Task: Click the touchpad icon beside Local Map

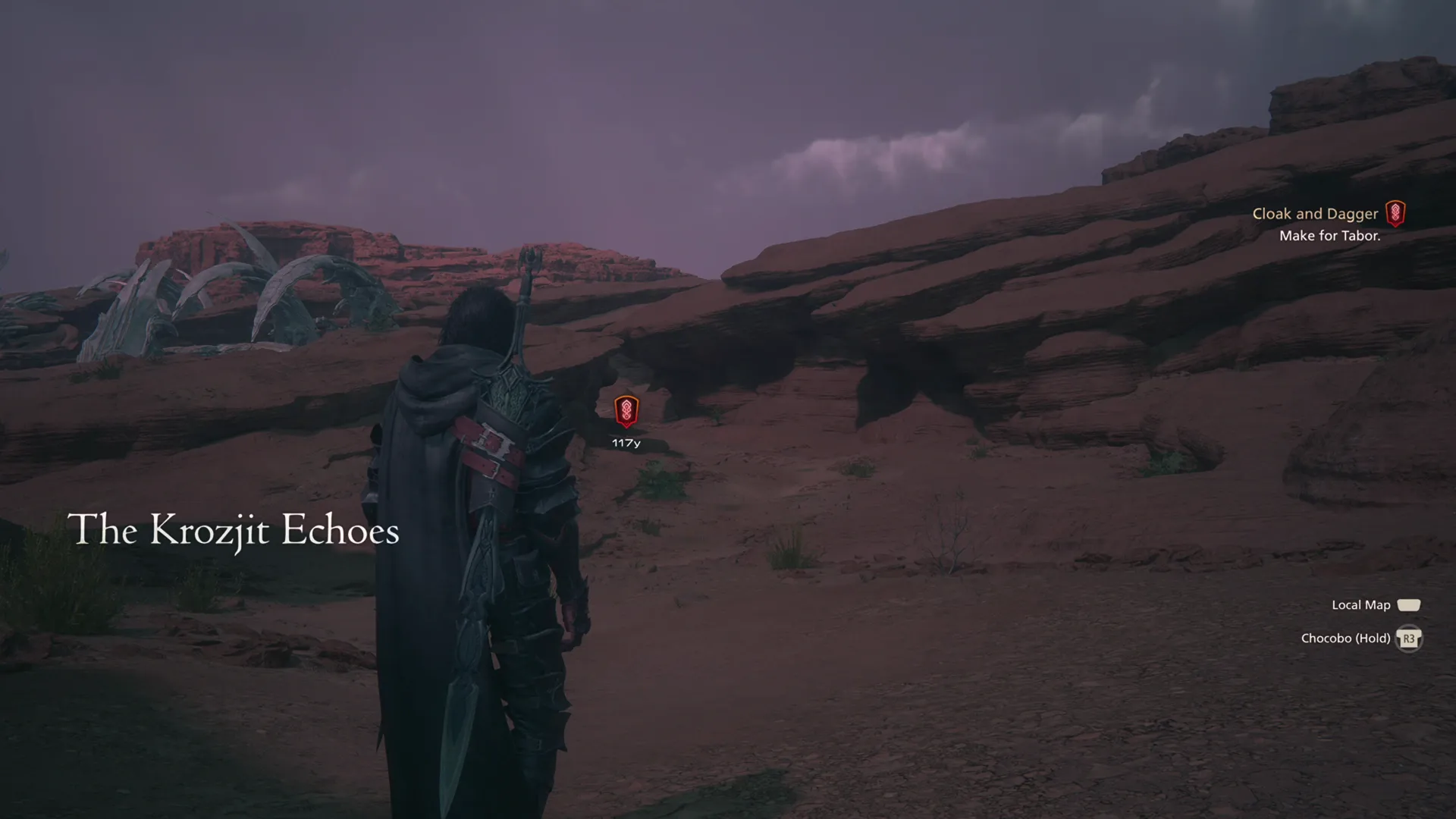Action: coord(1410,604)
